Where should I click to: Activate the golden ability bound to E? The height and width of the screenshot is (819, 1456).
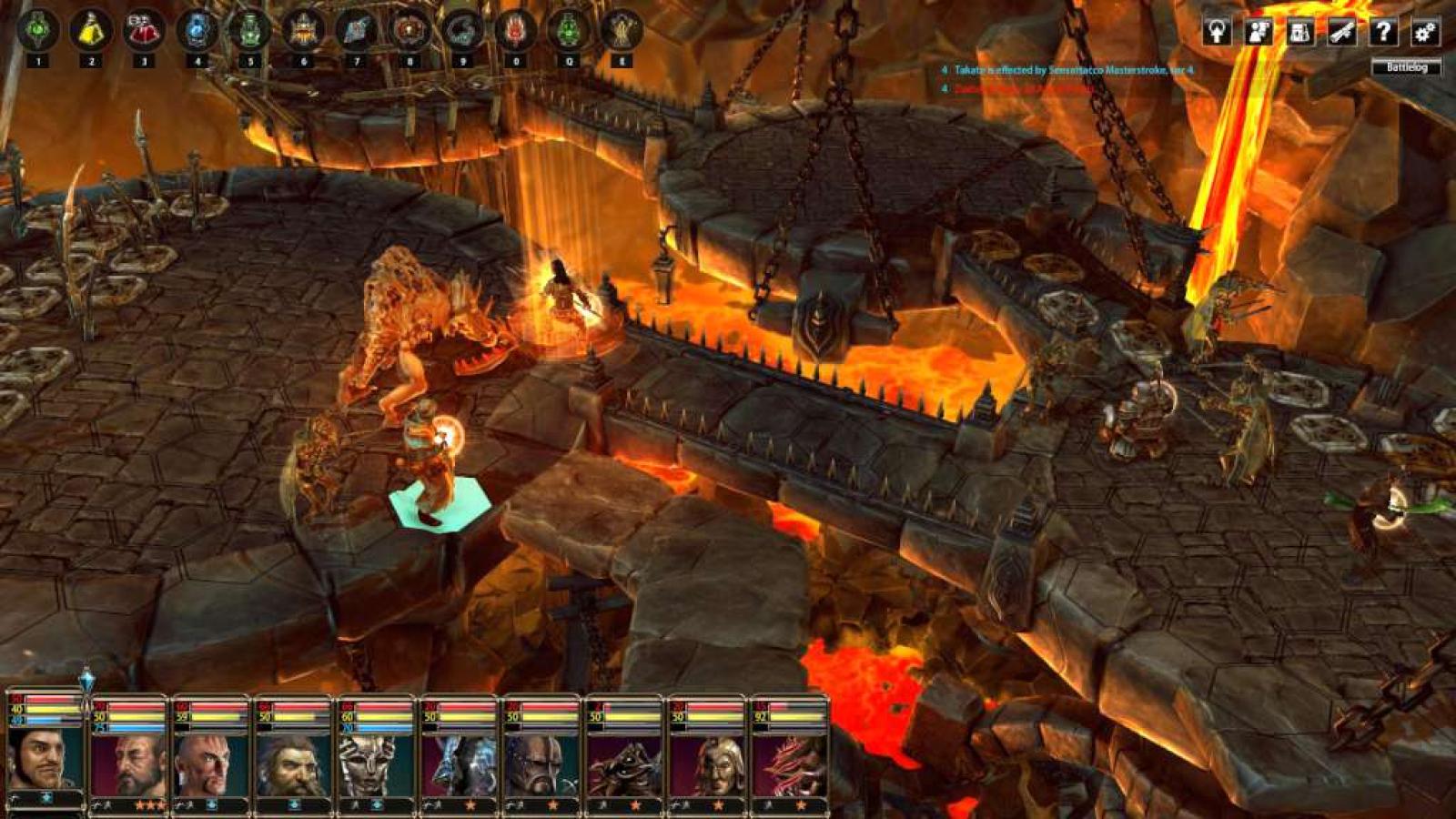pyautogui.click(x=622, y=30)
